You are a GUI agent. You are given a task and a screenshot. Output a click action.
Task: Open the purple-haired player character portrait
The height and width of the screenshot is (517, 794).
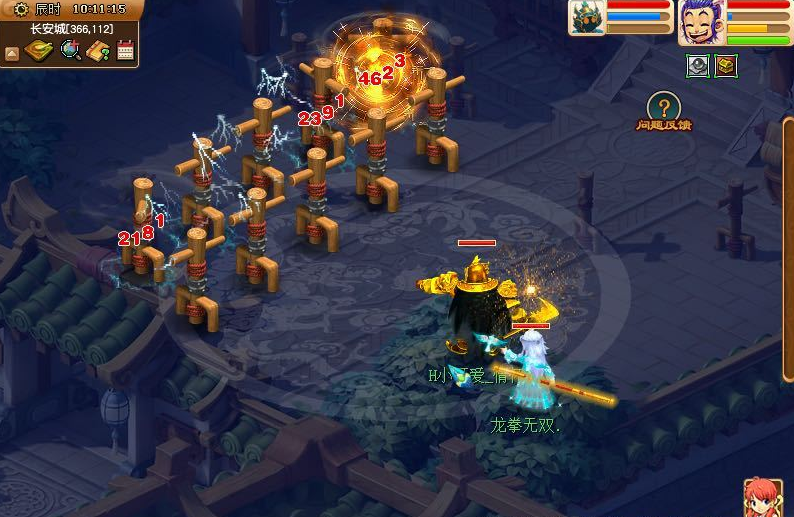pos(701,22)
